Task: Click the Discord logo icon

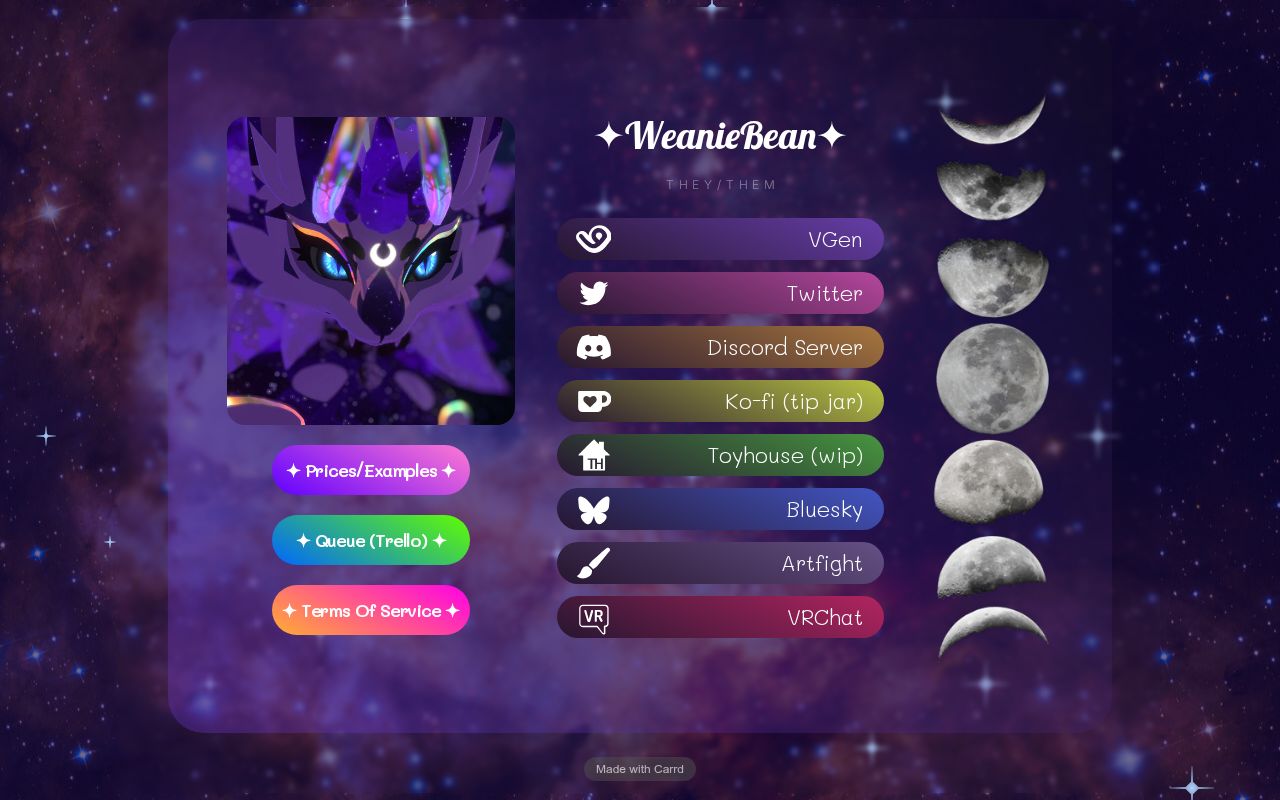Action: pos(593,347)
